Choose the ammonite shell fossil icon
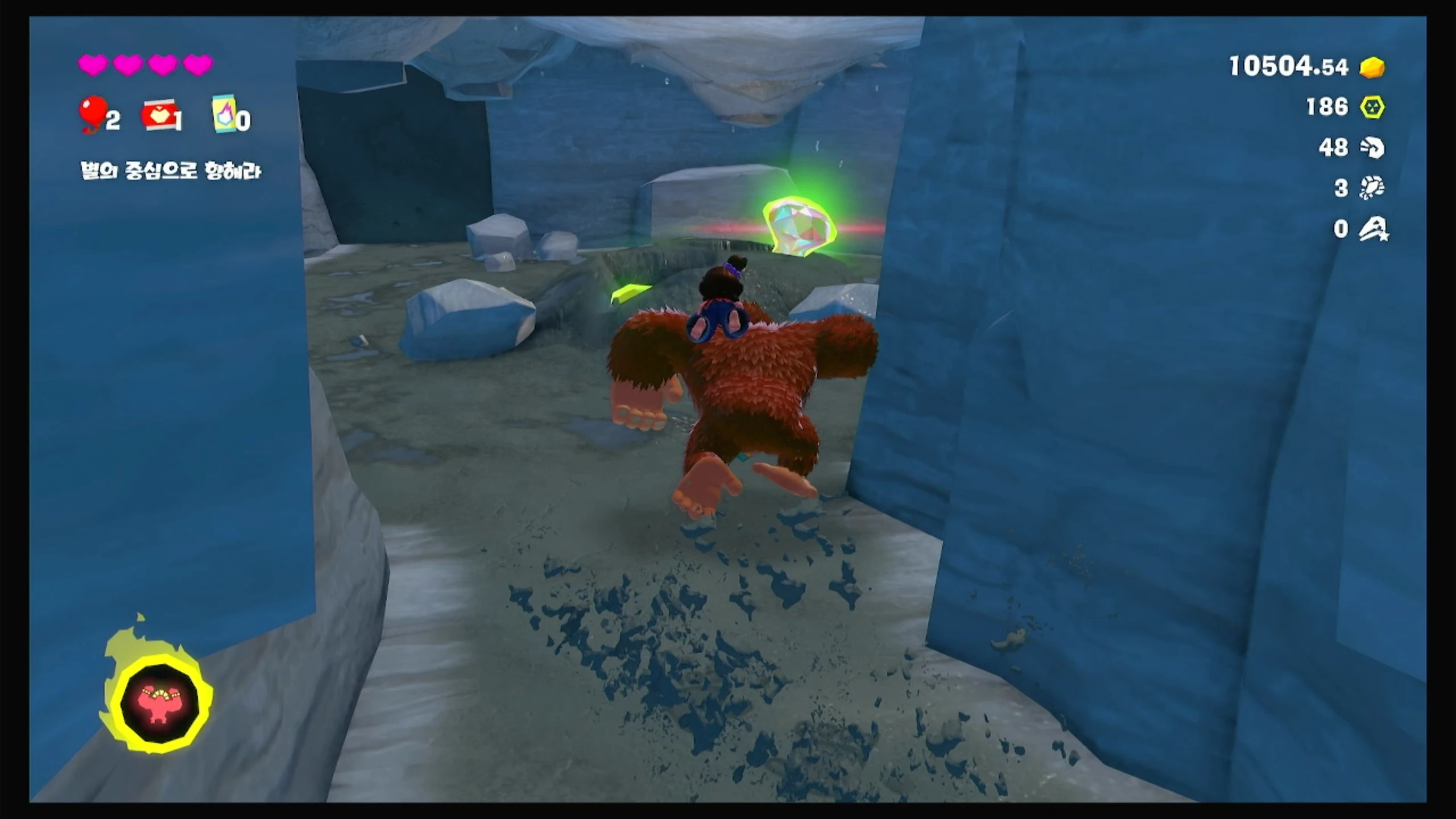This screenshot has height=819, width=1456. coord(1372,148)
